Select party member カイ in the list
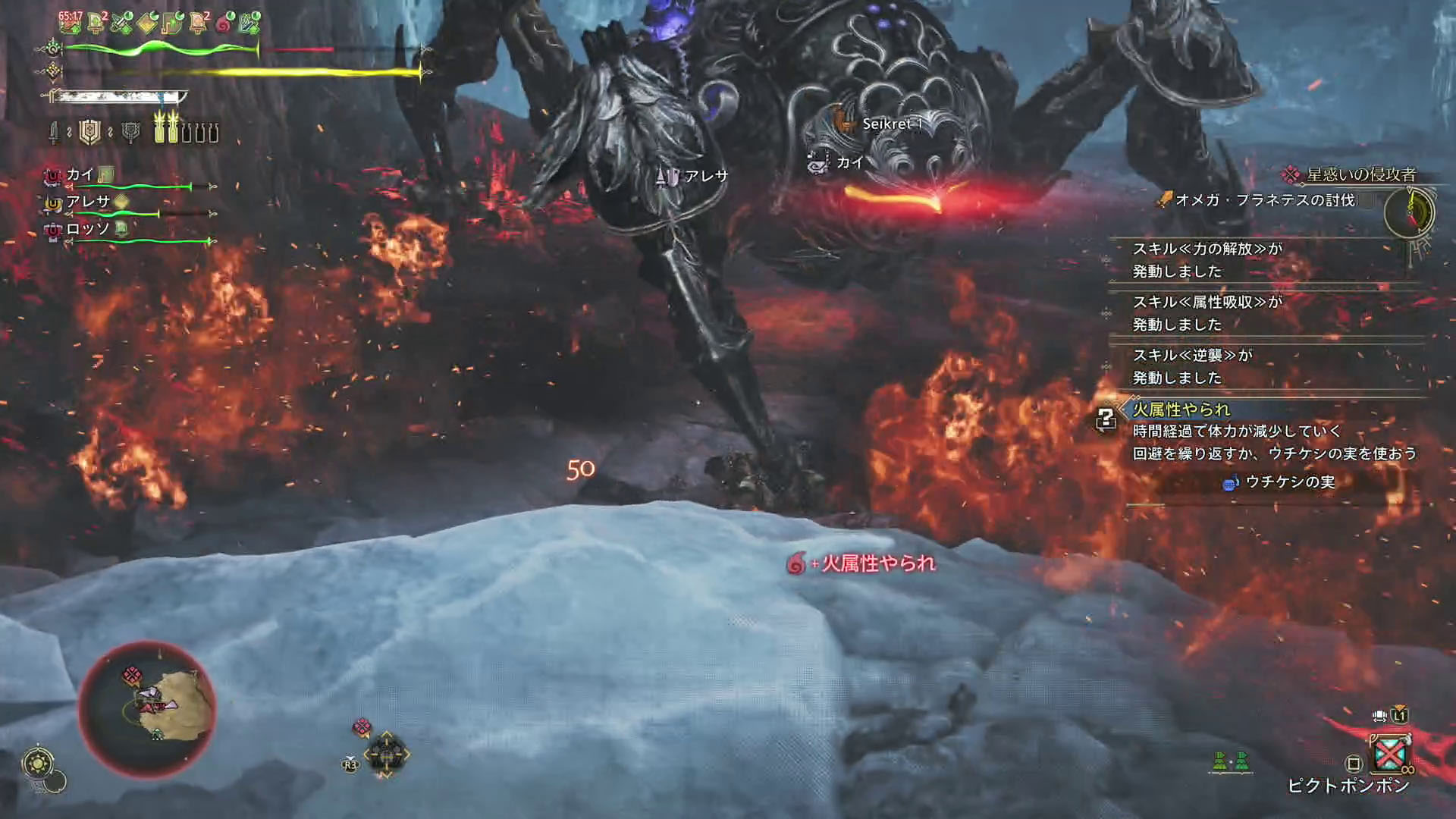1456x819 pixels. pos(80,175)
